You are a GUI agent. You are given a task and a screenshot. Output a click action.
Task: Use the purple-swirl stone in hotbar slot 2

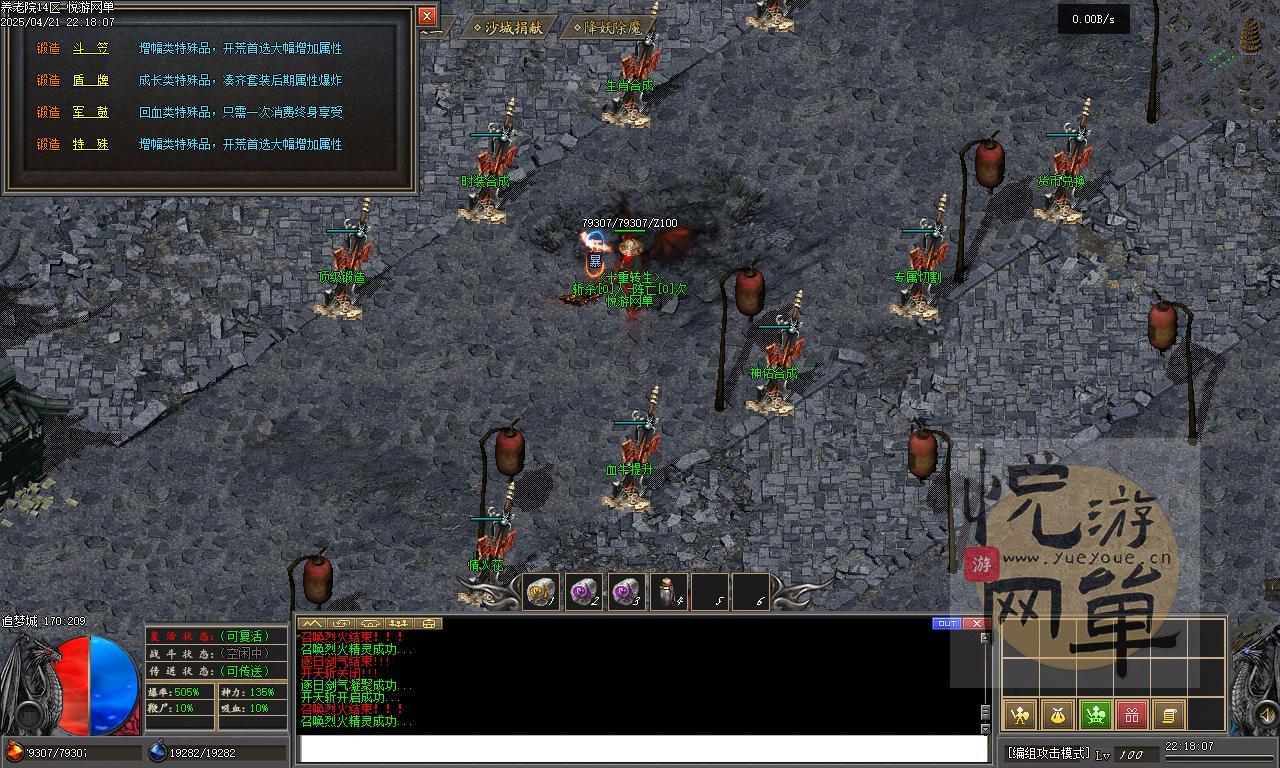coord(584,593)
